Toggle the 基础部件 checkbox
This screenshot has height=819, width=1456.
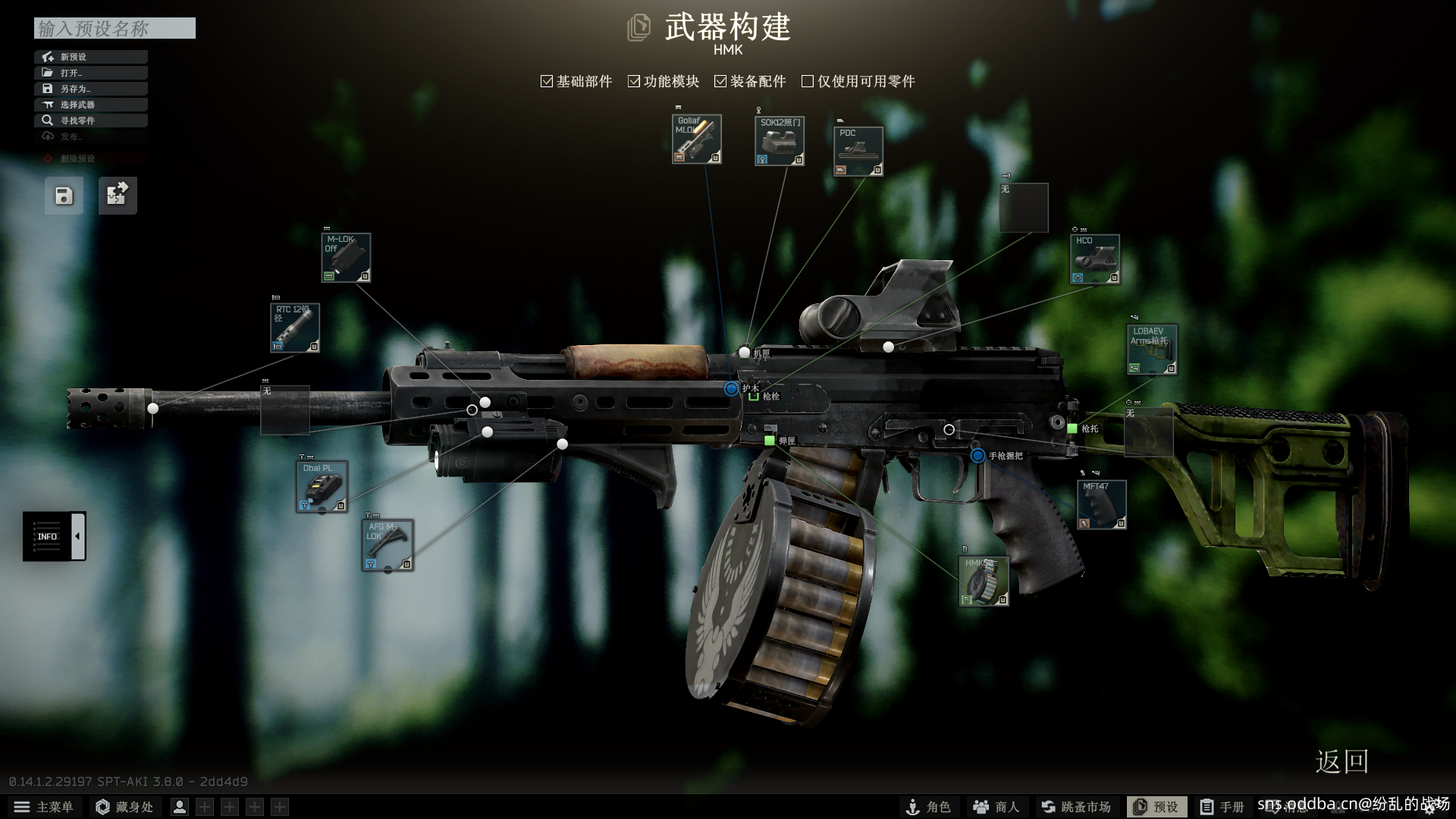[x=547, y=81]
